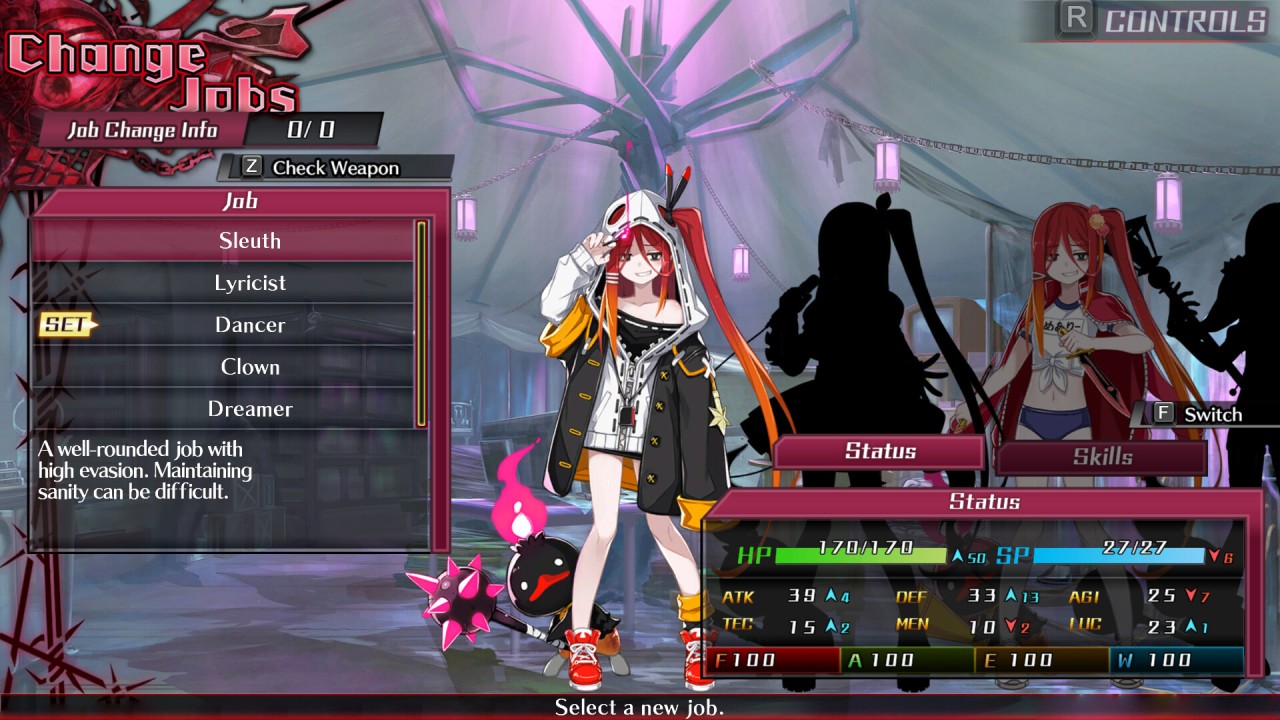Screen dimensions: 1280x720
Task: Pick the Dancer job
Action: [x=249, y=325]
